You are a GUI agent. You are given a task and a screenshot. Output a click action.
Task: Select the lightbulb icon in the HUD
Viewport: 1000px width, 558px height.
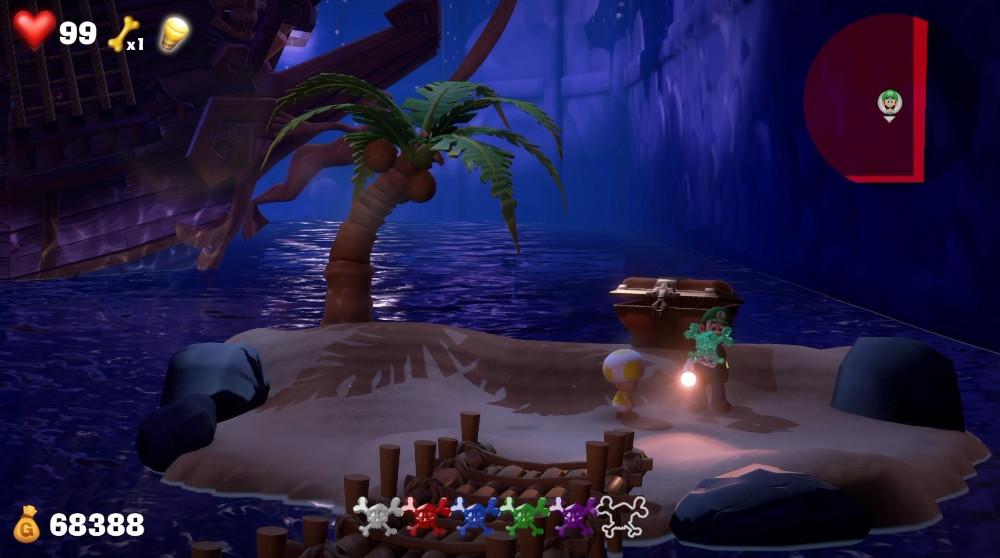click(175, 33)
